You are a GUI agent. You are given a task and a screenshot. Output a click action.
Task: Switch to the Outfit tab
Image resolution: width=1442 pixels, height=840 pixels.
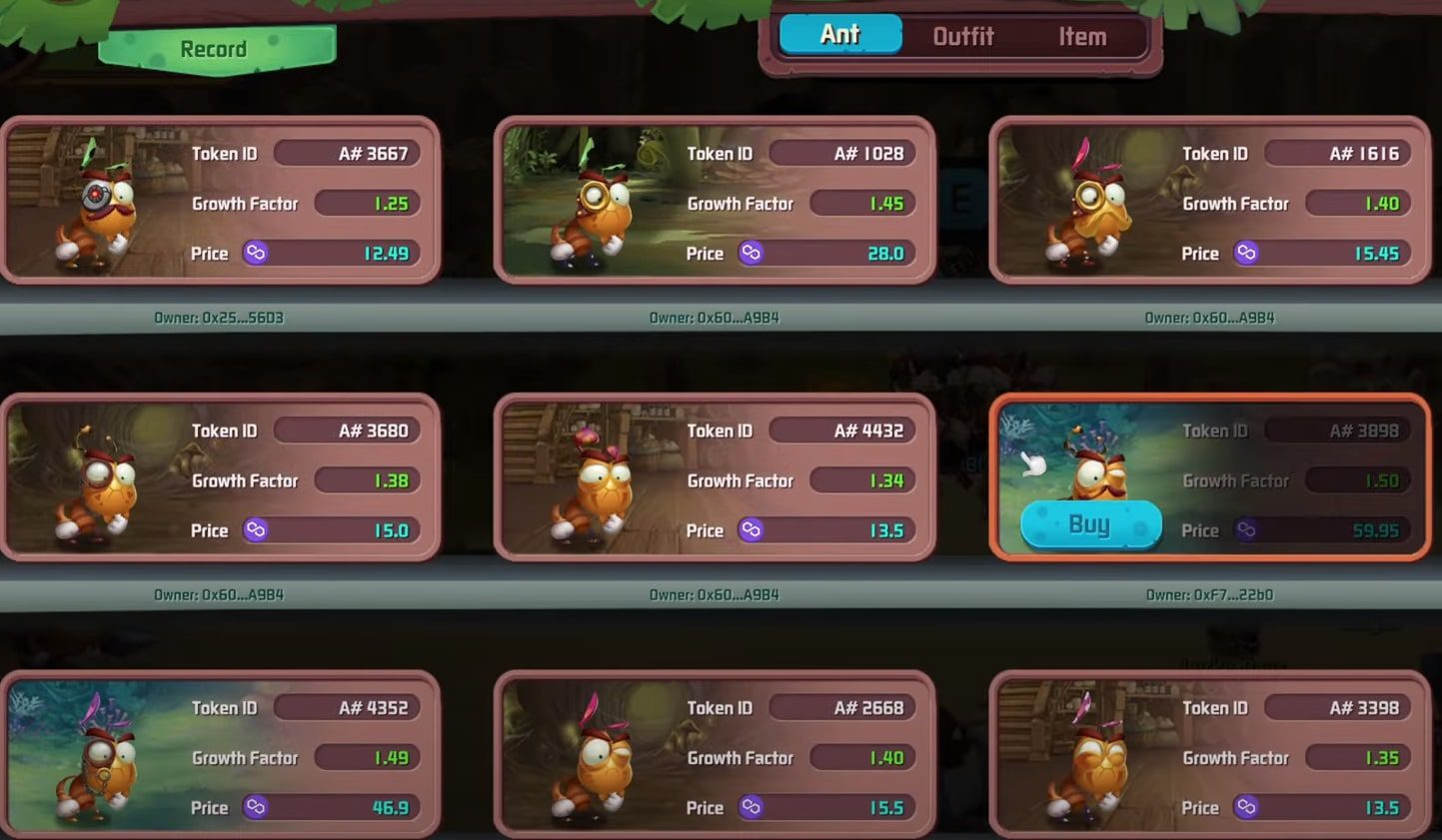(x=962, y=37)
